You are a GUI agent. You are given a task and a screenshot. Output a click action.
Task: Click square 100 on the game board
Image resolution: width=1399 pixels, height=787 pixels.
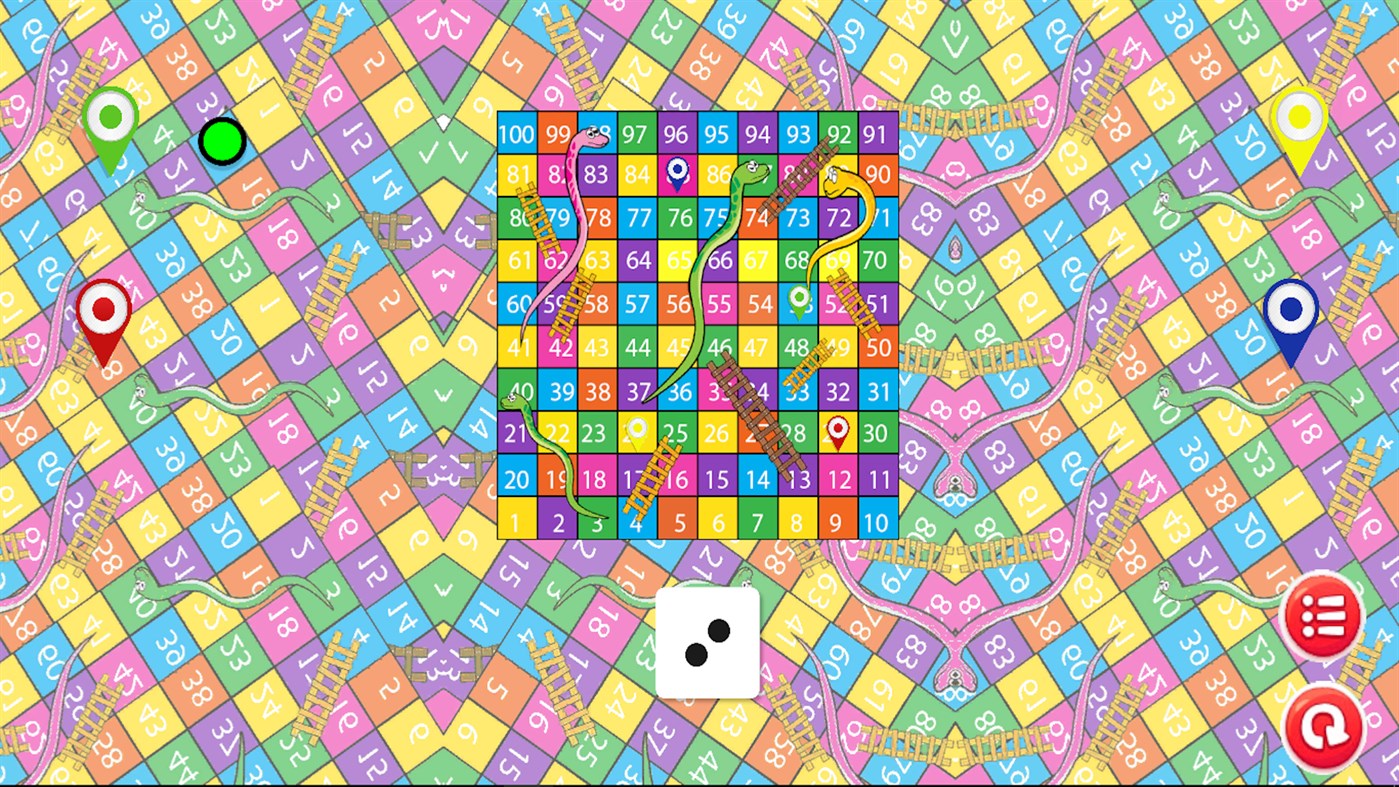tap(516, 133)
